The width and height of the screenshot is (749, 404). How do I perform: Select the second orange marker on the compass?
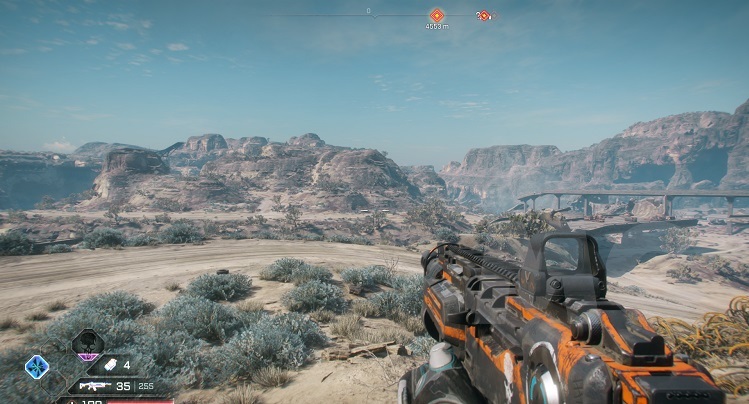coord(482,15)
